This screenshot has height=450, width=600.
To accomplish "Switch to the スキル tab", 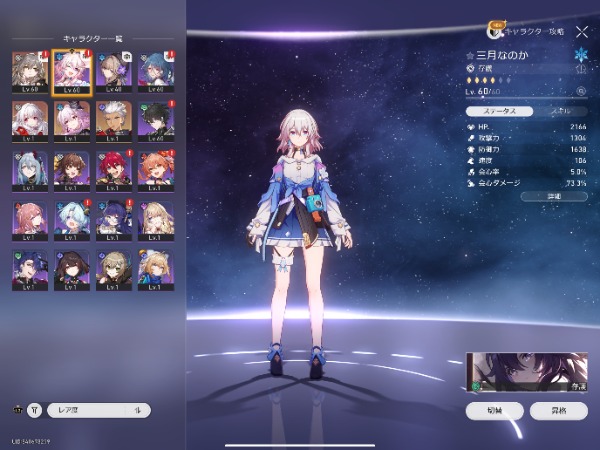I will pos(559,112).
